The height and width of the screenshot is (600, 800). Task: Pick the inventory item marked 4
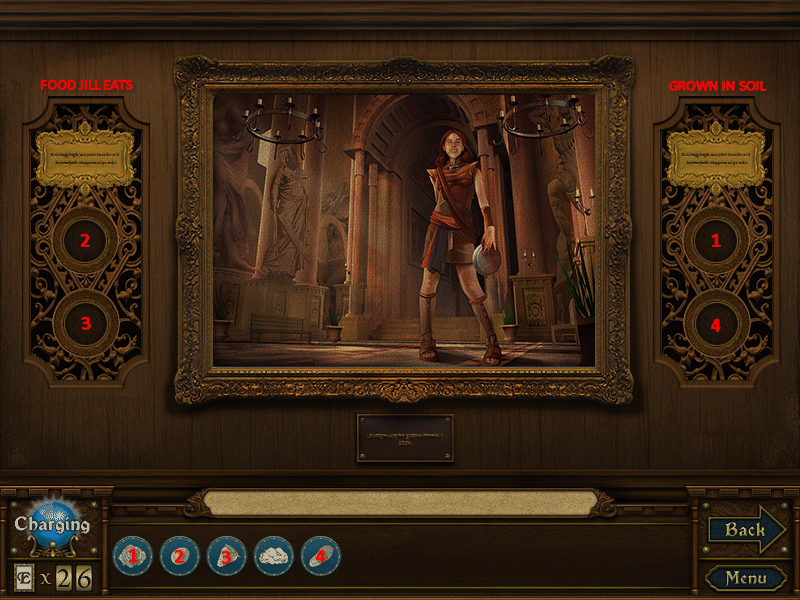[x=320, y=555]
